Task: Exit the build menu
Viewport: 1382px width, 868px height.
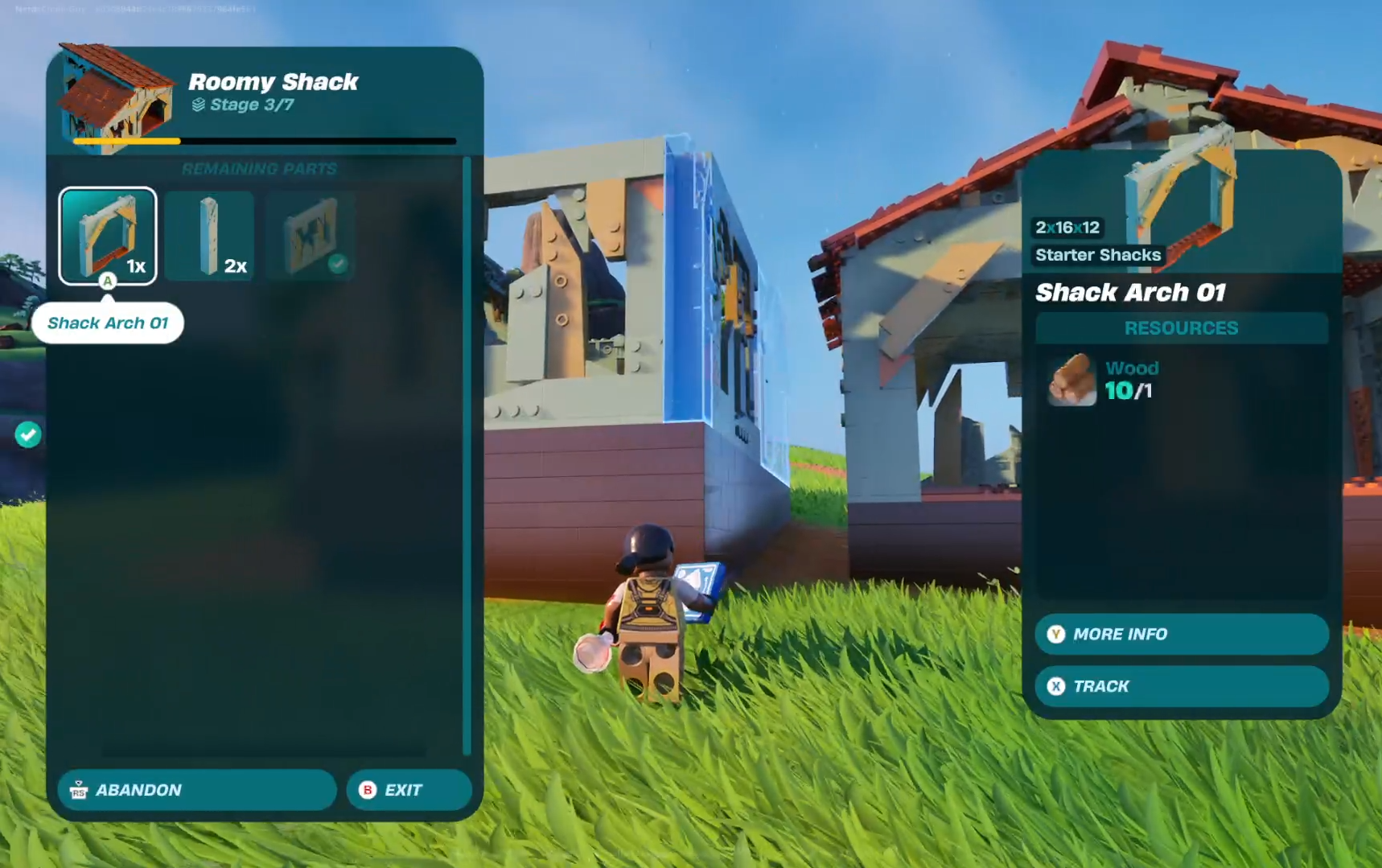Action: (x=409, y=790)
